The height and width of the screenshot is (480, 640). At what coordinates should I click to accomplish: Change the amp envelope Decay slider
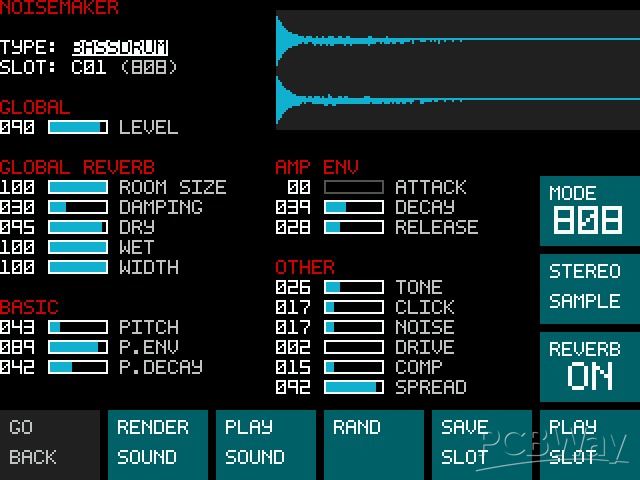point(353,207)
